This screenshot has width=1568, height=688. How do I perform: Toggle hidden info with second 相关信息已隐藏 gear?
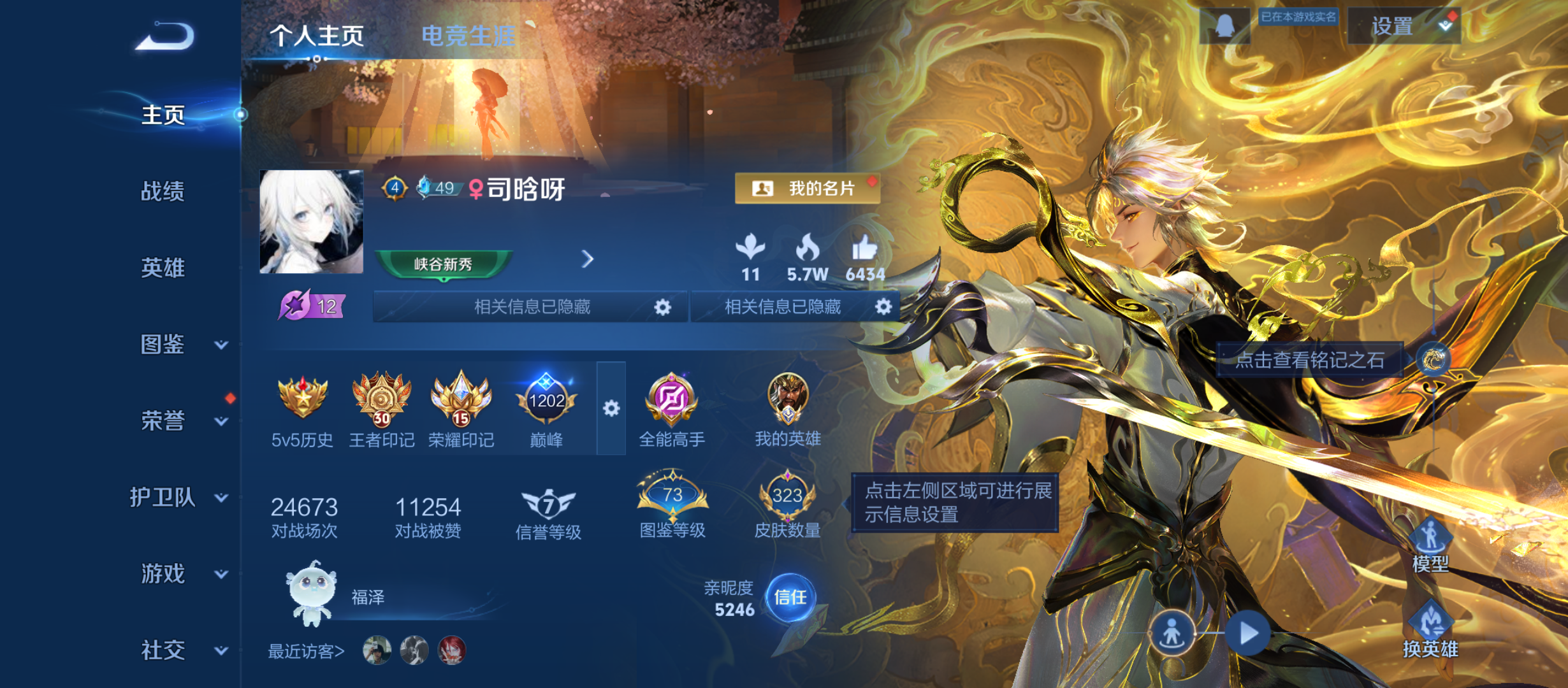point(883,308)
